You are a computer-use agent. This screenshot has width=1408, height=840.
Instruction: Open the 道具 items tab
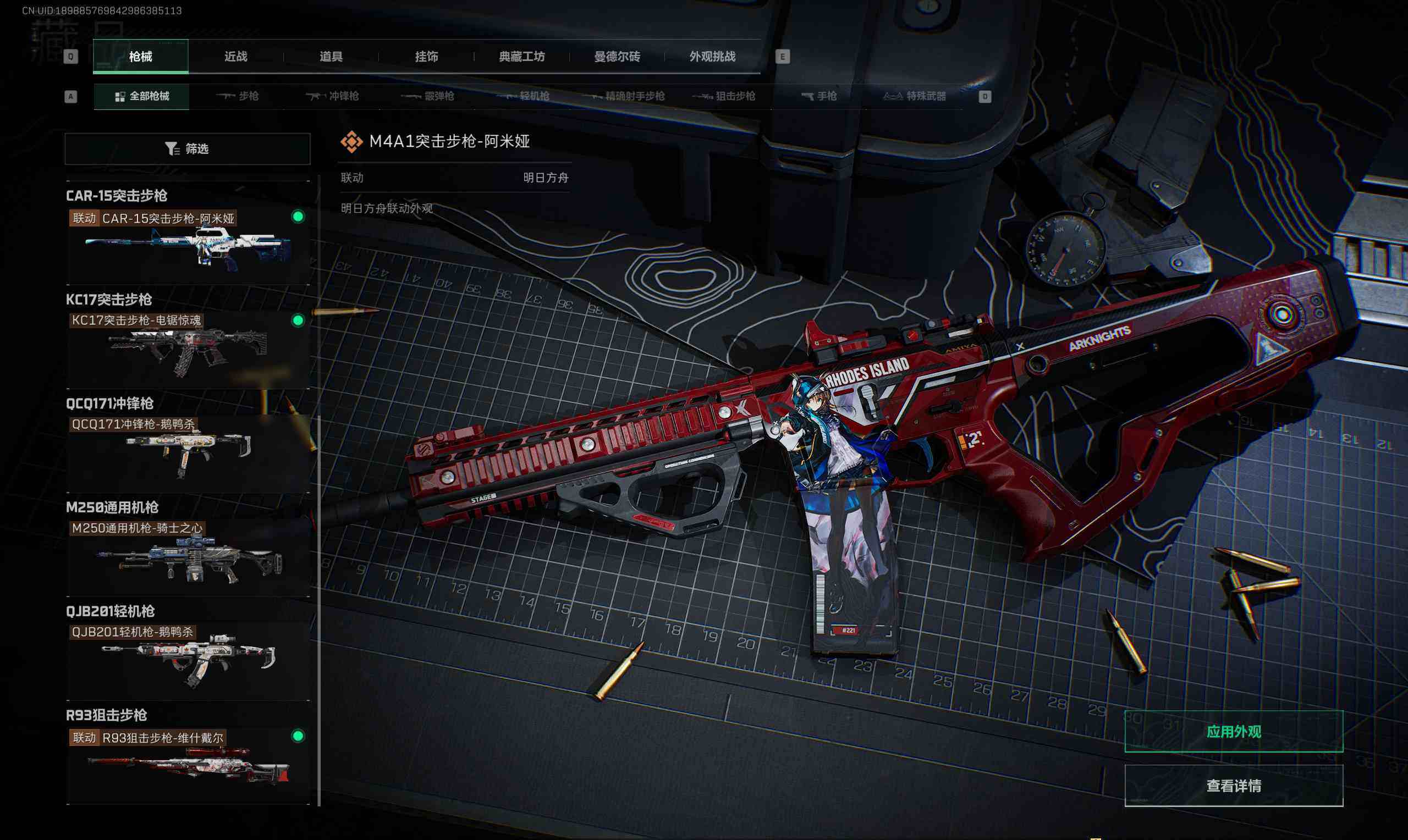331,57
